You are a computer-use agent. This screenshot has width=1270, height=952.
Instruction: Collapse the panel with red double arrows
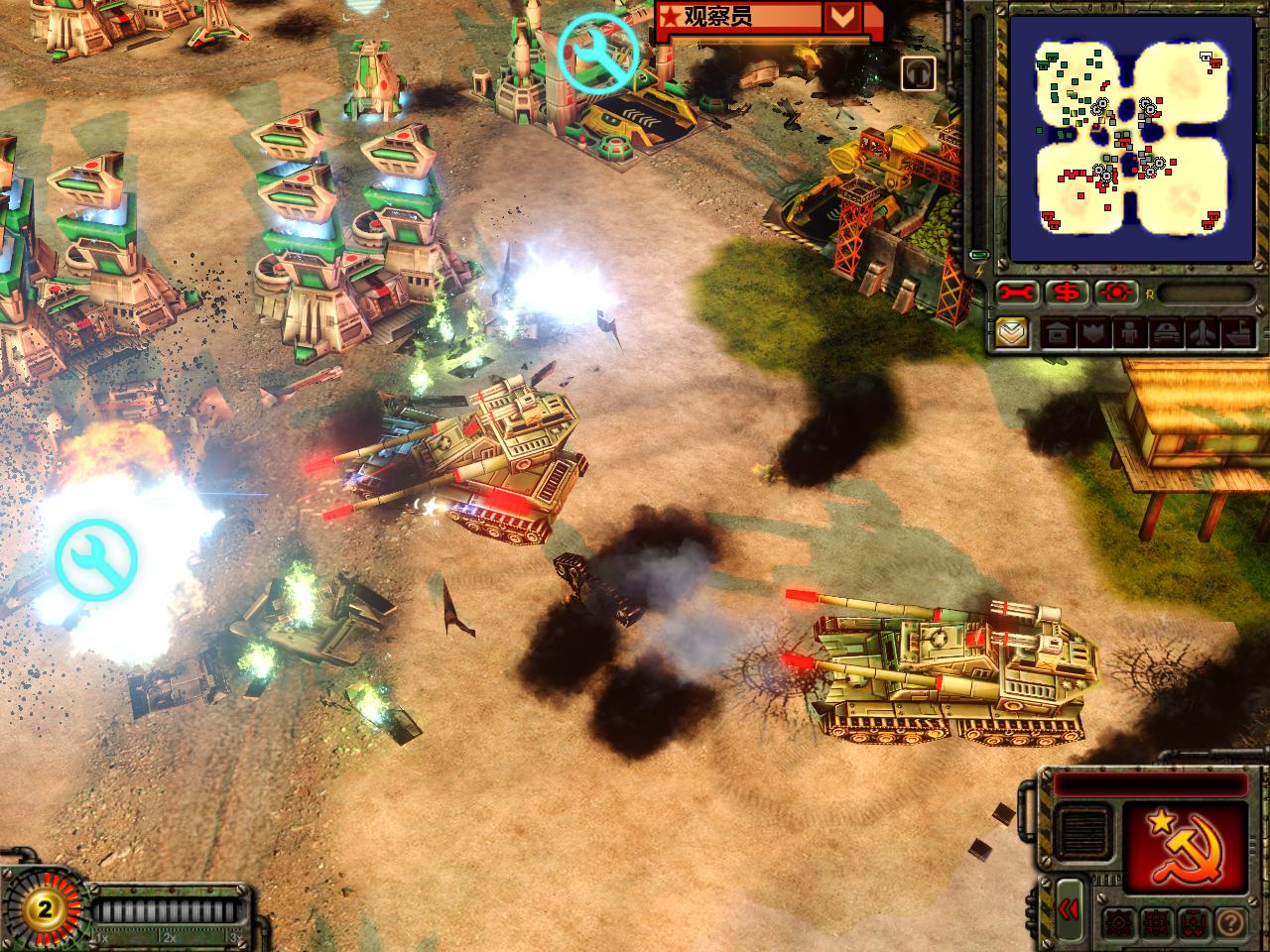click(1069, 909)
